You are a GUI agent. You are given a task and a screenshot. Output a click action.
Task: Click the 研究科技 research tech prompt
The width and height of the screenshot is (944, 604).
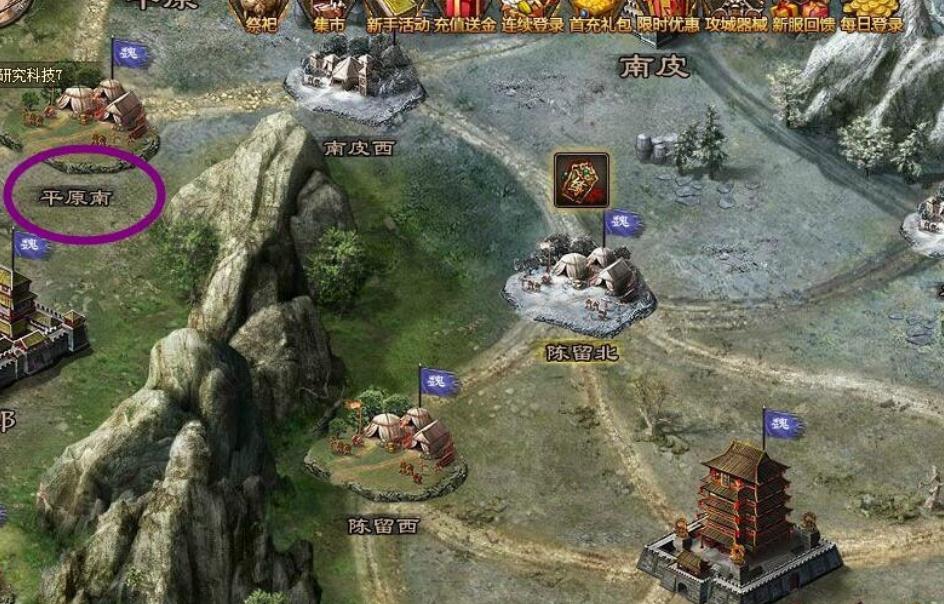point(44,74)
